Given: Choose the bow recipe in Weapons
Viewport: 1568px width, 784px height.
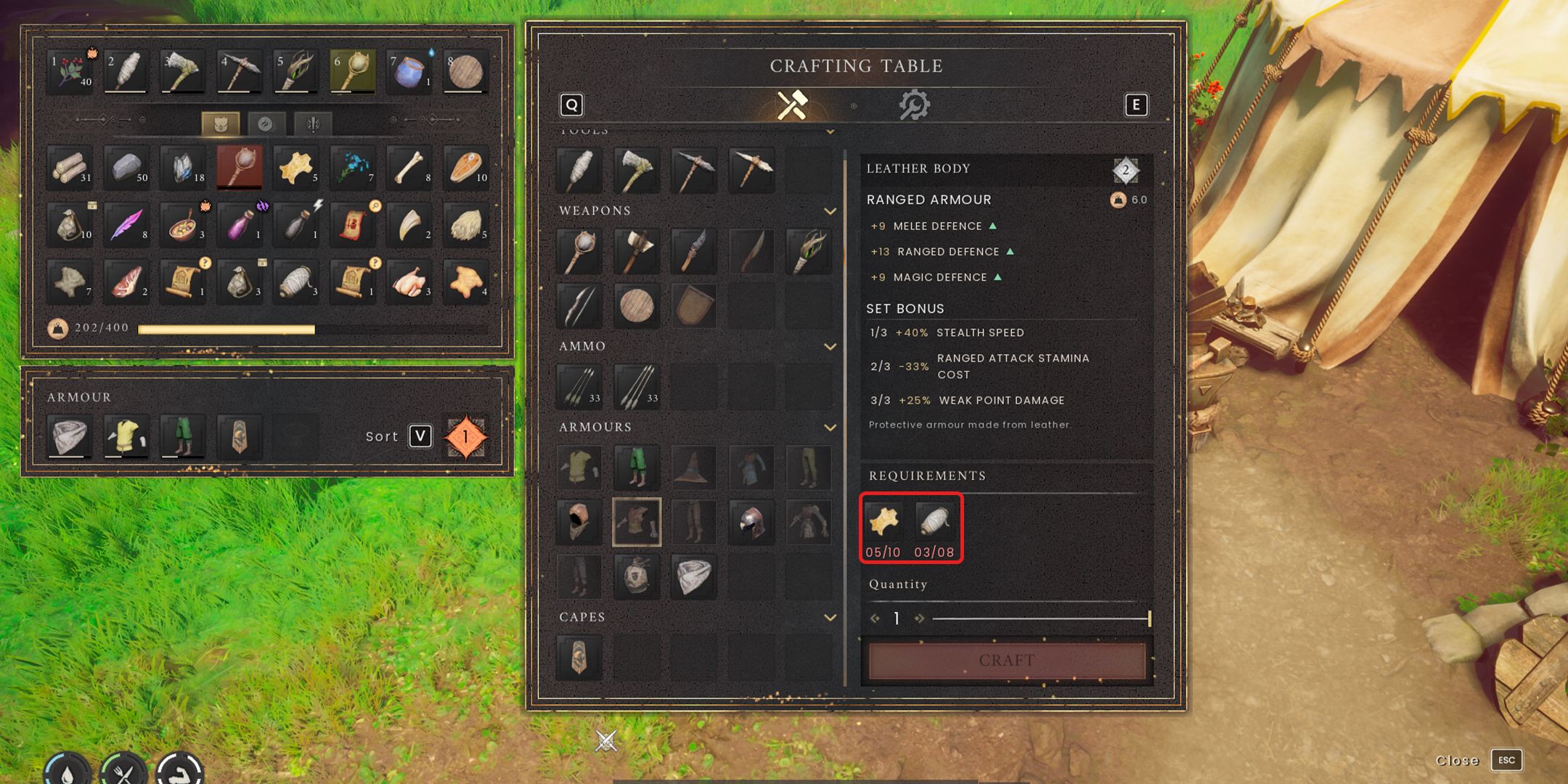Looking at the screenshot, I should click(579, 306).
